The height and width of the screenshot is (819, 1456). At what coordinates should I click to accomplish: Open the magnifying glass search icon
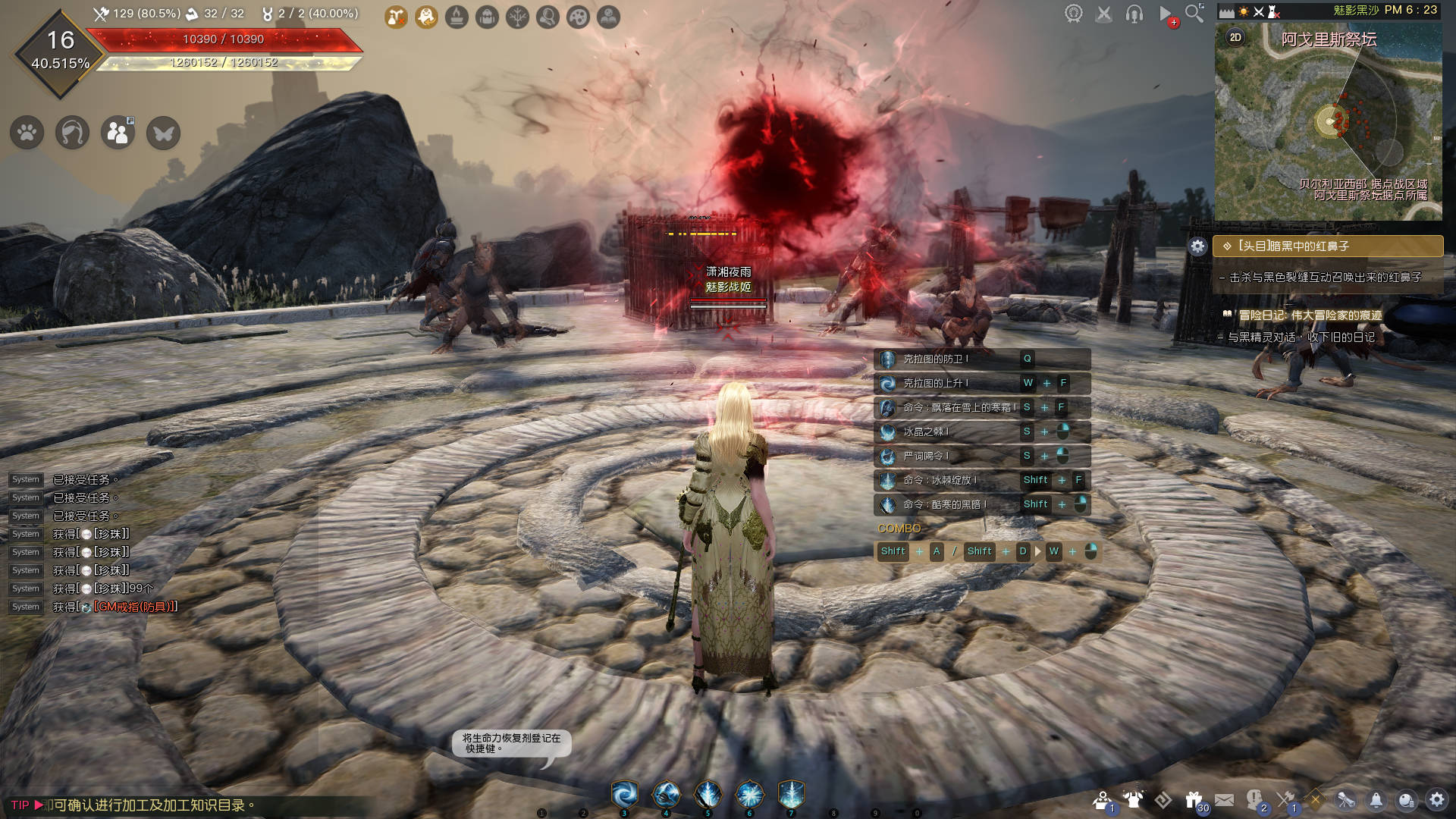coord(1194,14)
